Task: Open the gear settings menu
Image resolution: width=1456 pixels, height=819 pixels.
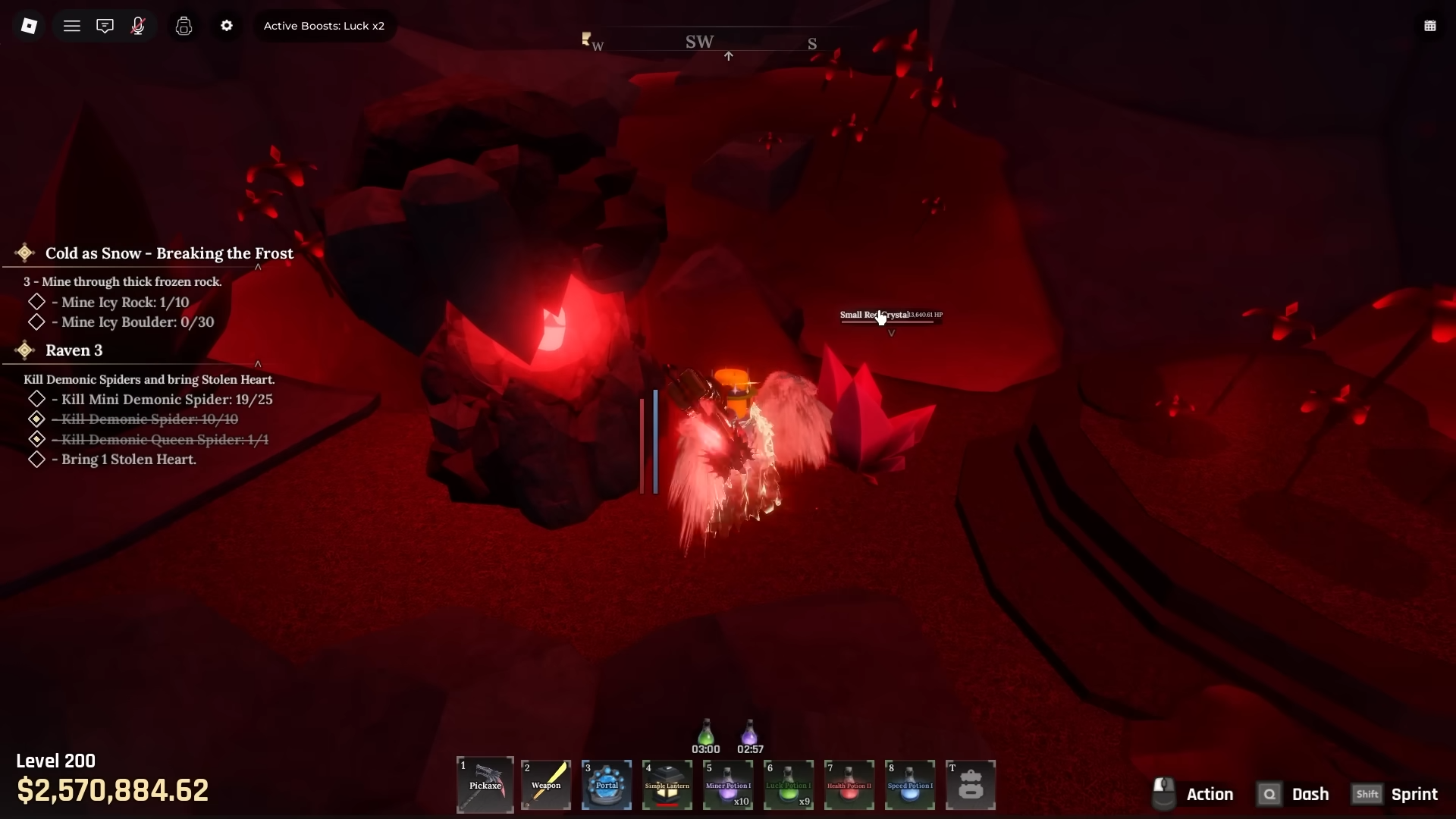Action: (x=227, y=26)
